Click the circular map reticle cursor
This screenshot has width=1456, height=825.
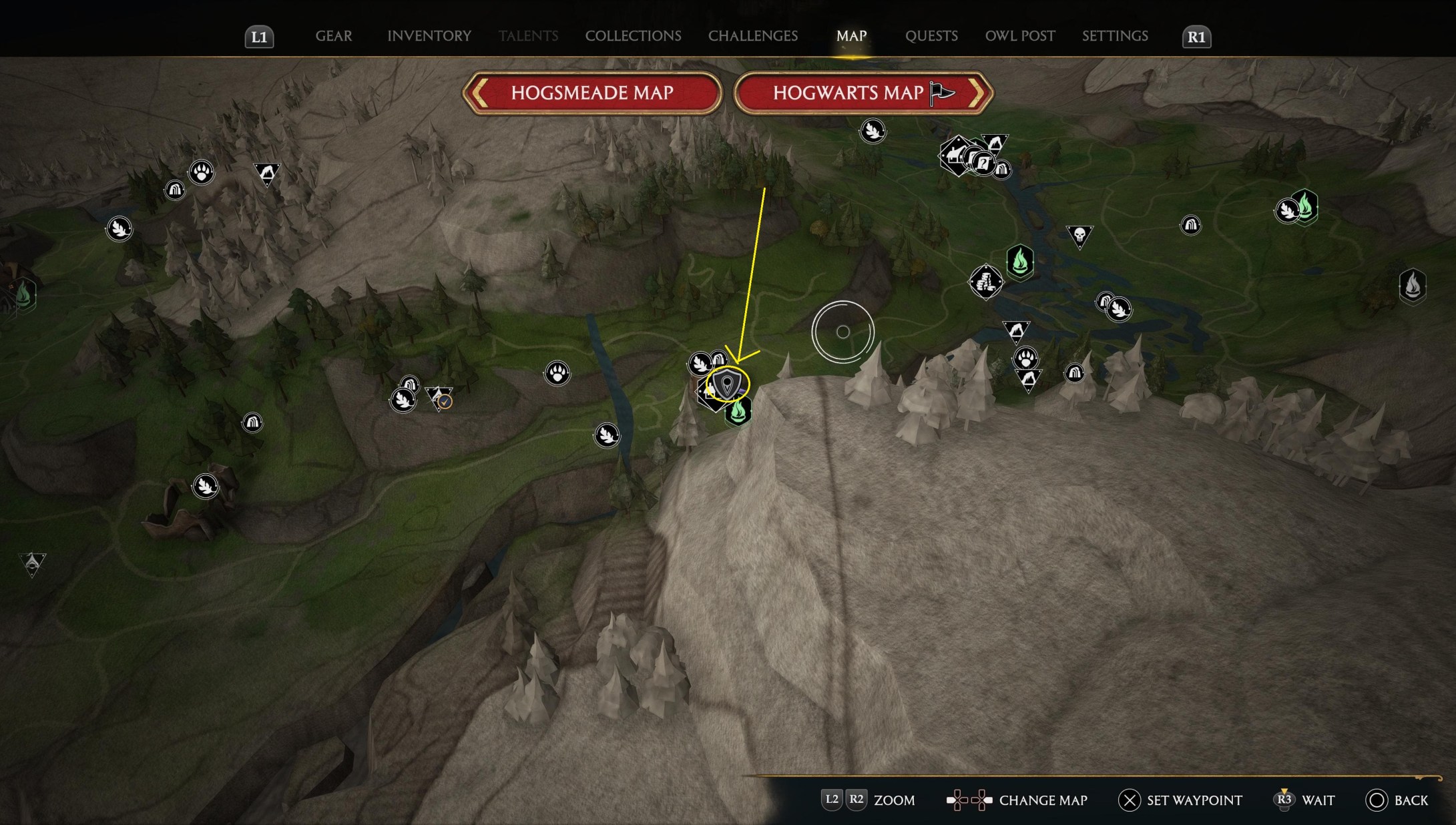[844, 332]
